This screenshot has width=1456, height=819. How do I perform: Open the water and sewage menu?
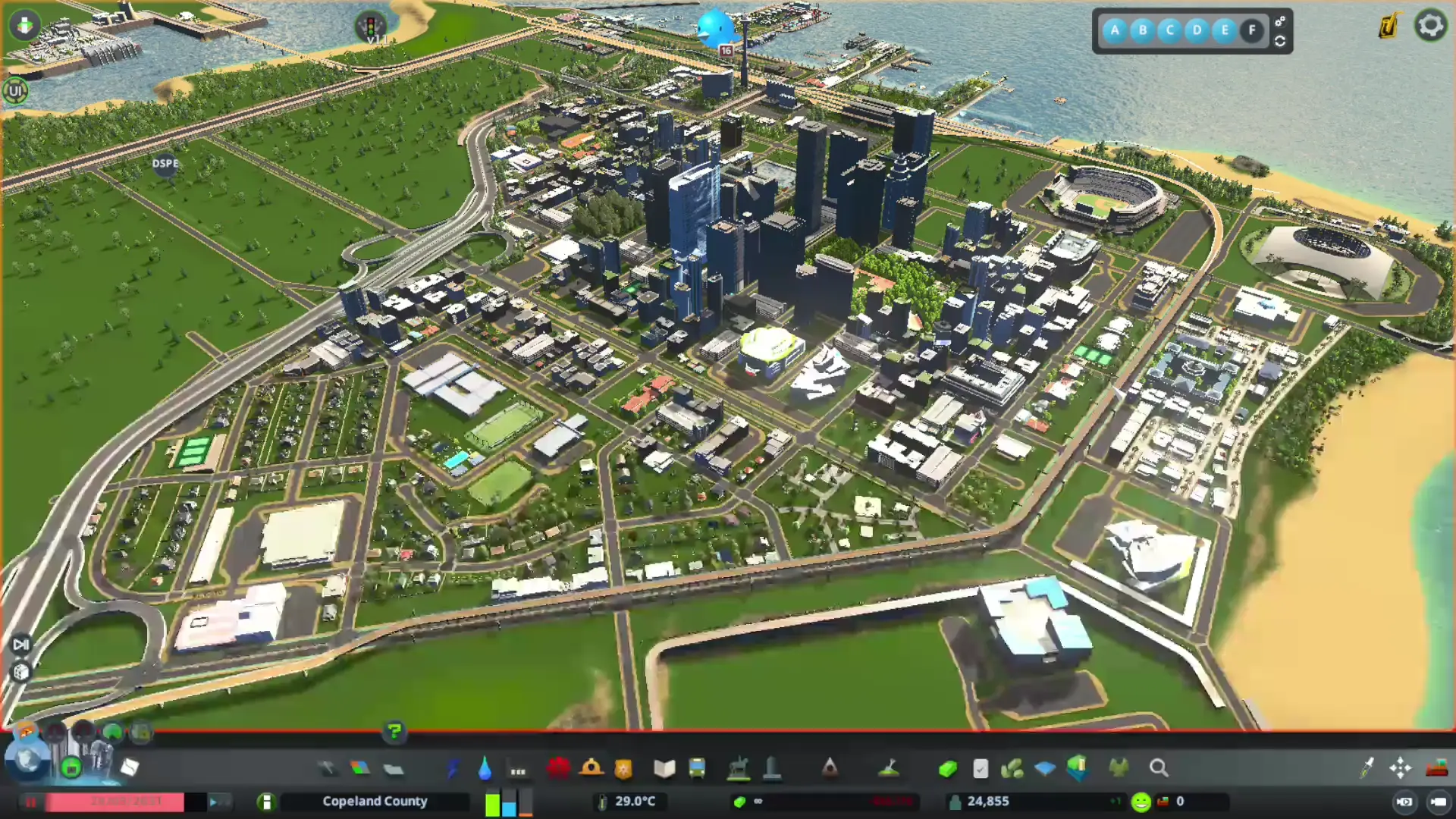483,768
